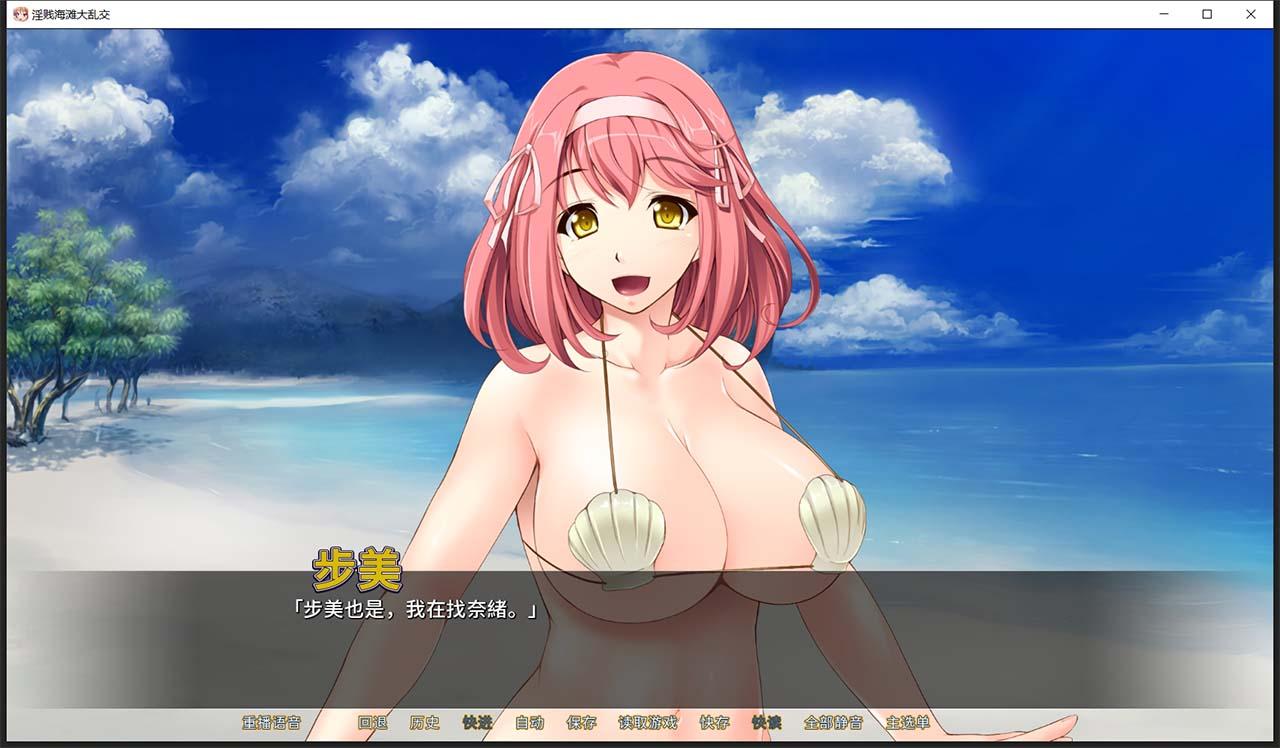
Task: Toggle 全部静音 to mute all audio
Action: pos(836,723)
